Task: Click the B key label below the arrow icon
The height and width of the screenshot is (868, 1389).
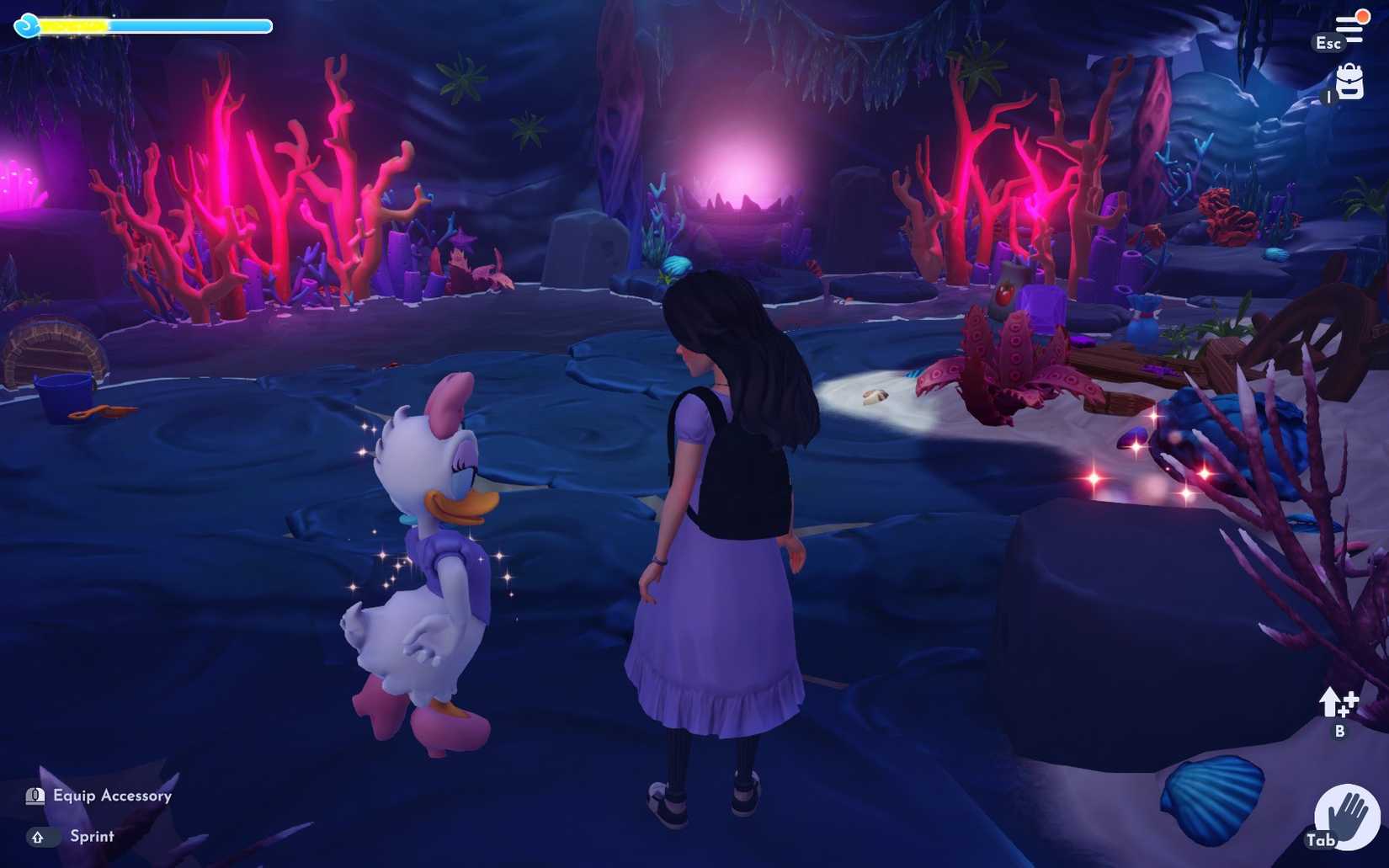Action: click(x=1339, y=733)
